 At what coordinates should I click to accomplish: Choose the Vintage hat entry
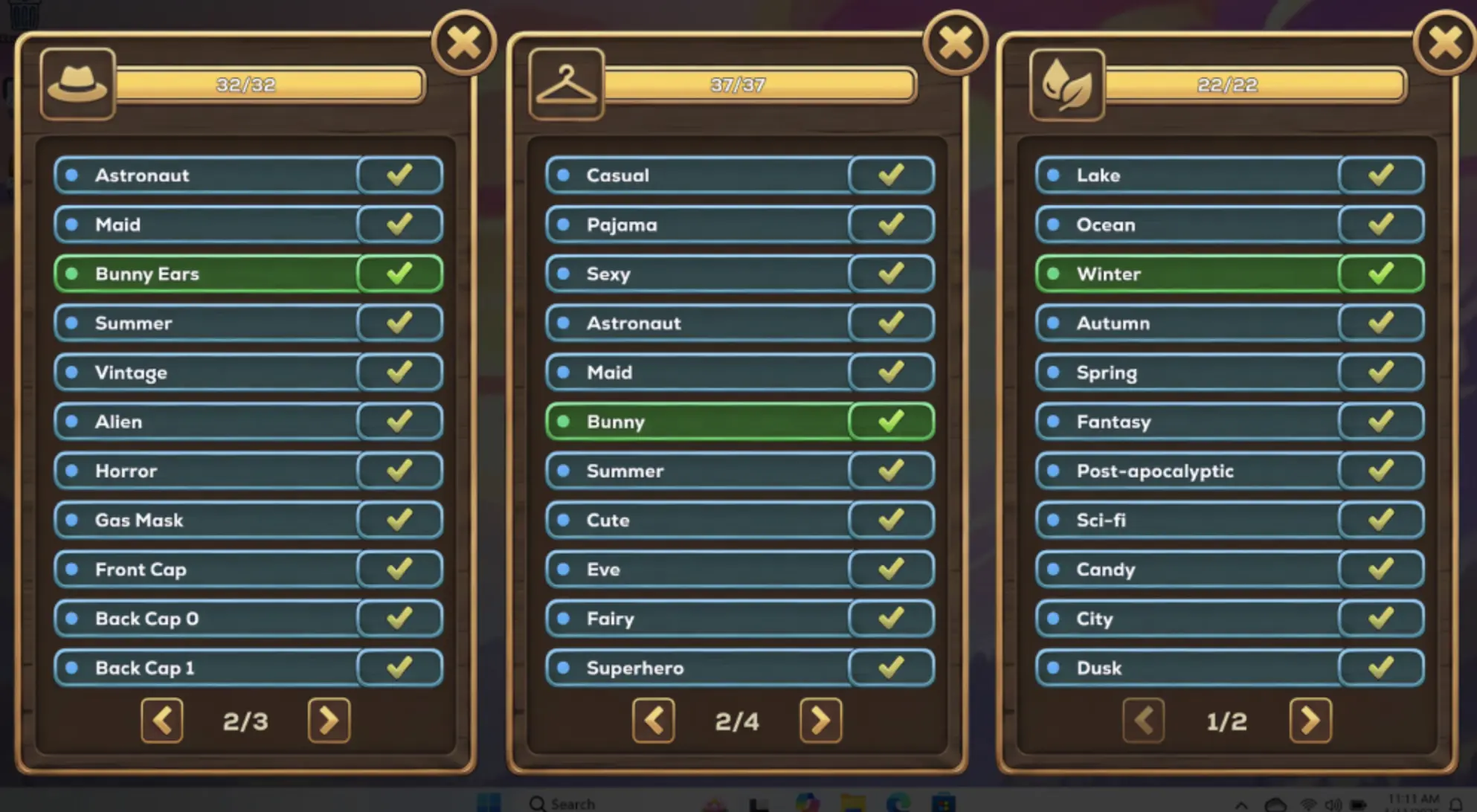208,373
